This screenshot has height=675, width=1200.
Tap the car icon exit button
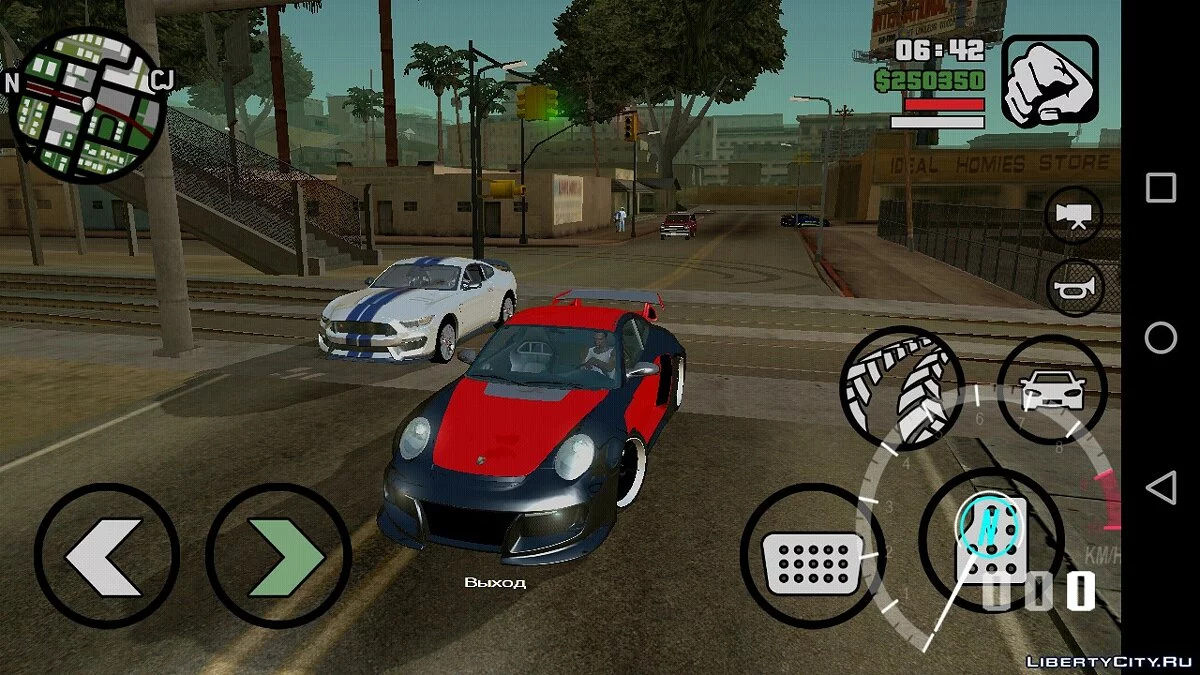[1051, 387]
